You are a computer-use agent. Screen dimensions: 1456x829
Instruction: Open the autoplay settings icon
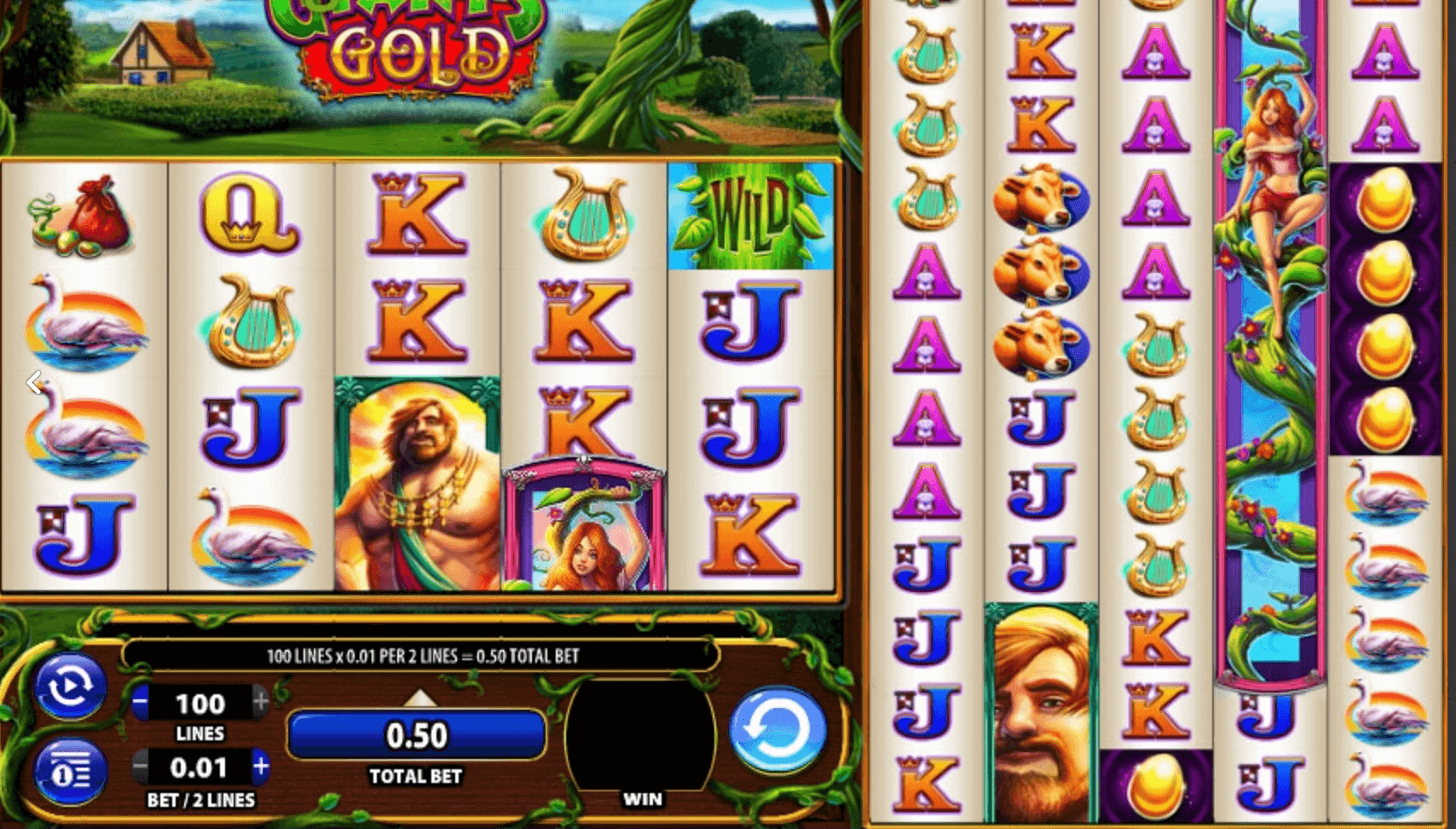coord(70,687)
